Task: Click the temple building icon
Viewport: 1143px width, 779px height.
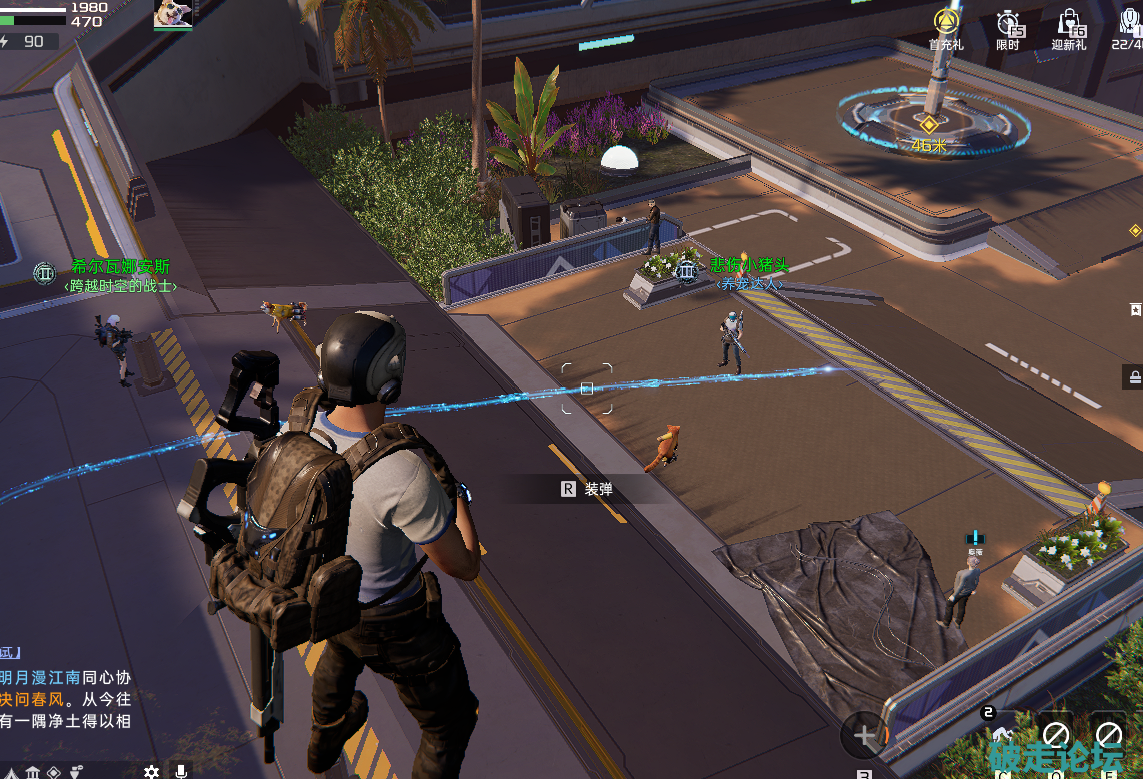Action: [x=32, y=771]
